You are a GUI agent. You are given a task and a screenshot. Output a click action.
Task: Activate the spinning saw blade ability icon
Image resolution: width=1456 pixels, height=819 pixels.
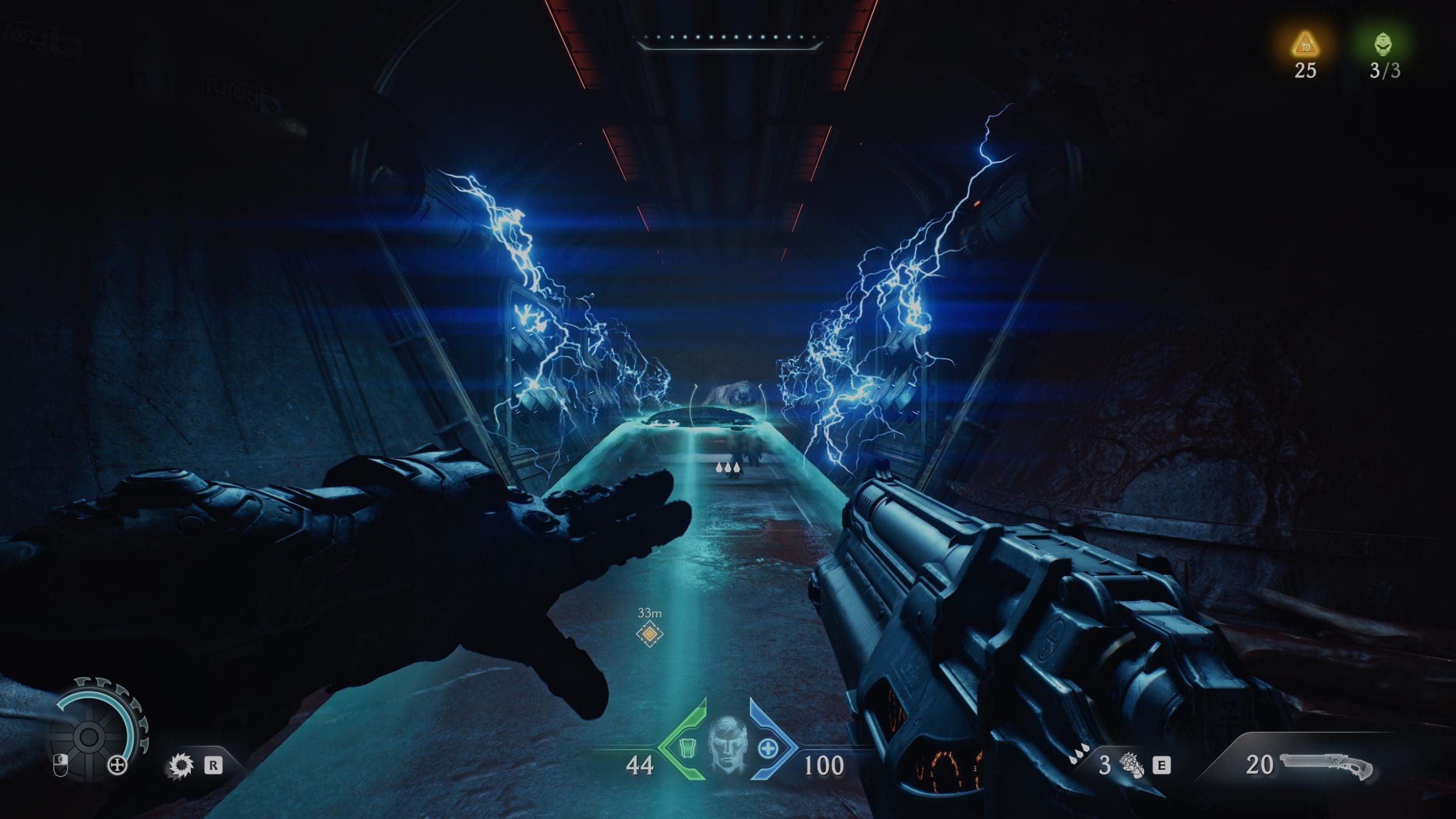[x=181, y=765]
